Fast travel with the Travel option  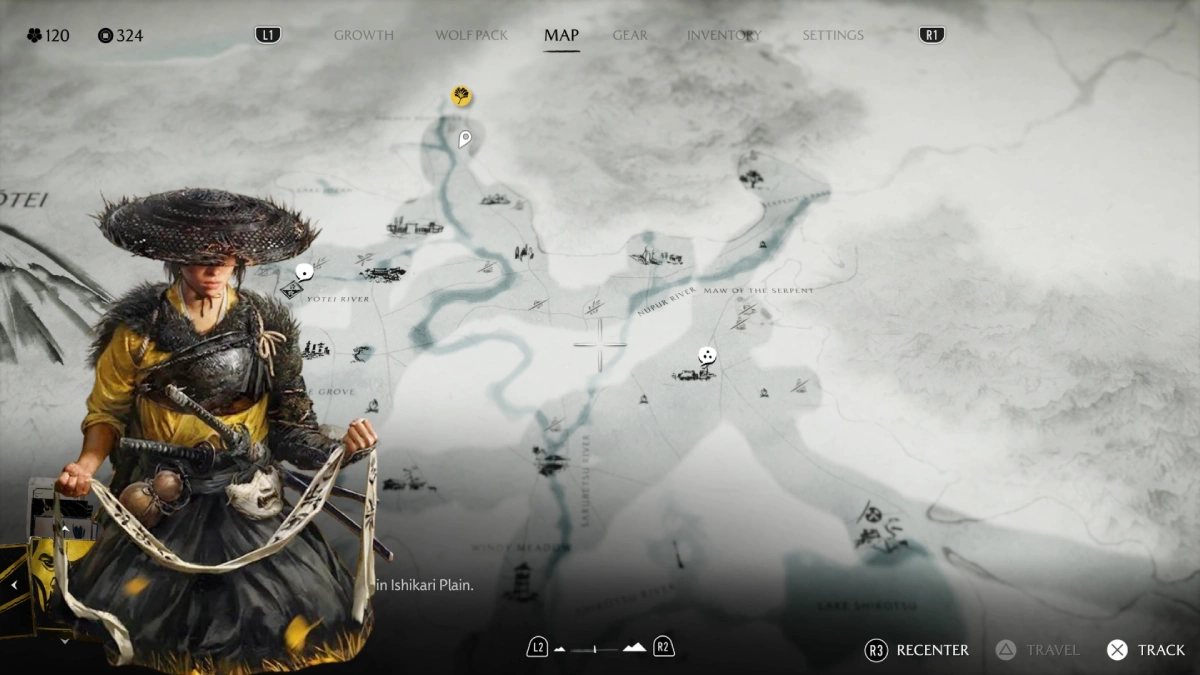pos(1038,650)
